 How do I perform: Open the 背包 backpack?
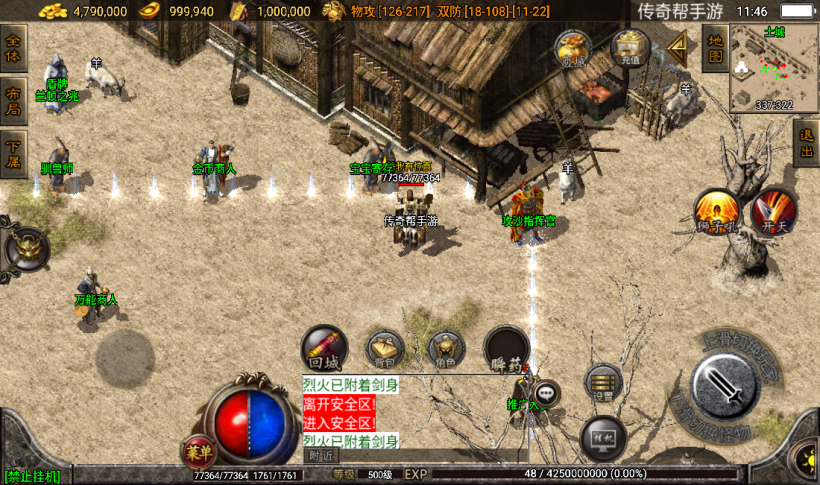click(385, 348)
